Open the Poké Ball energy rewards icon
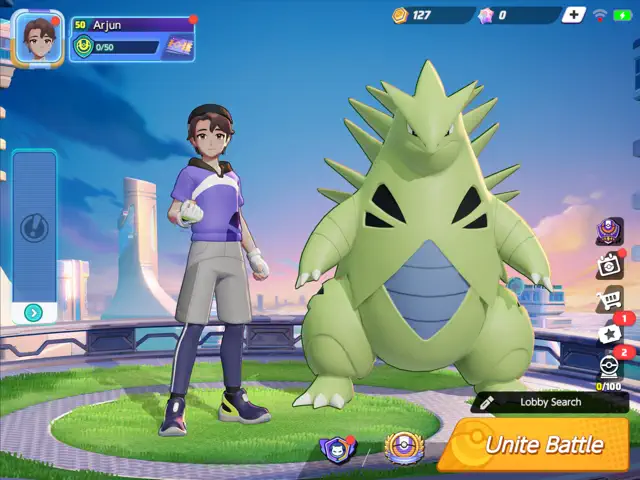The height and width of the screenshot is (480, 640). [x=609, y=366]
